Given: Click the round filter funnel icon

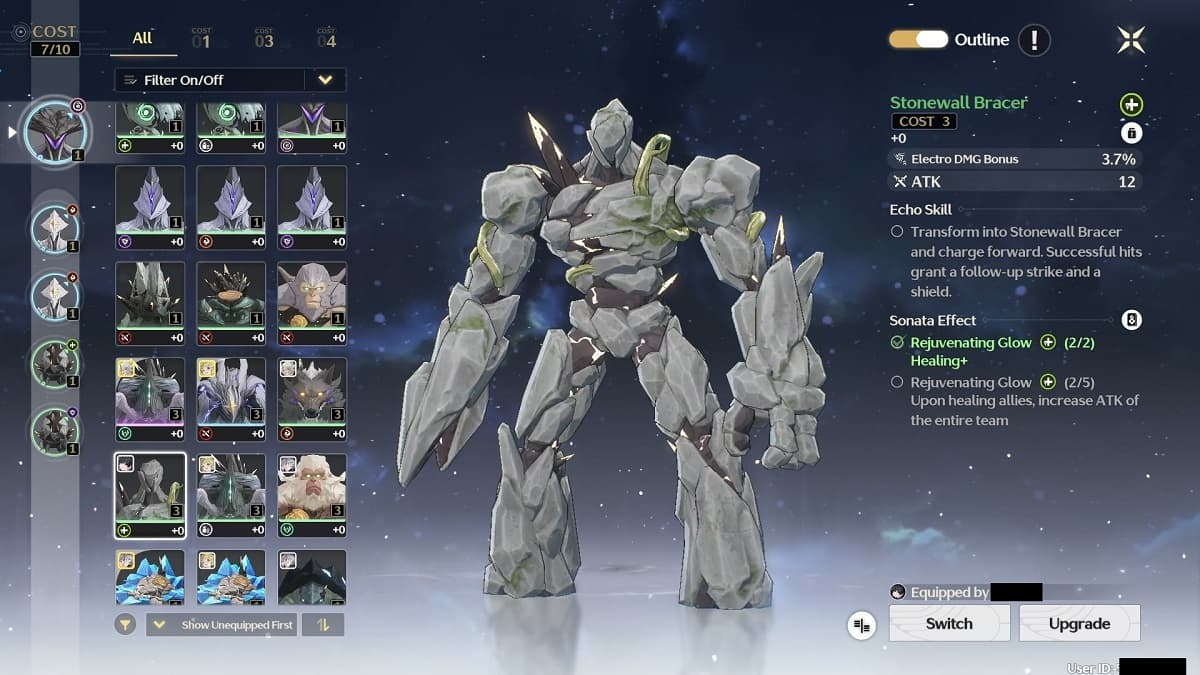Looking at the screenshot, I should (x=126, y=625).
